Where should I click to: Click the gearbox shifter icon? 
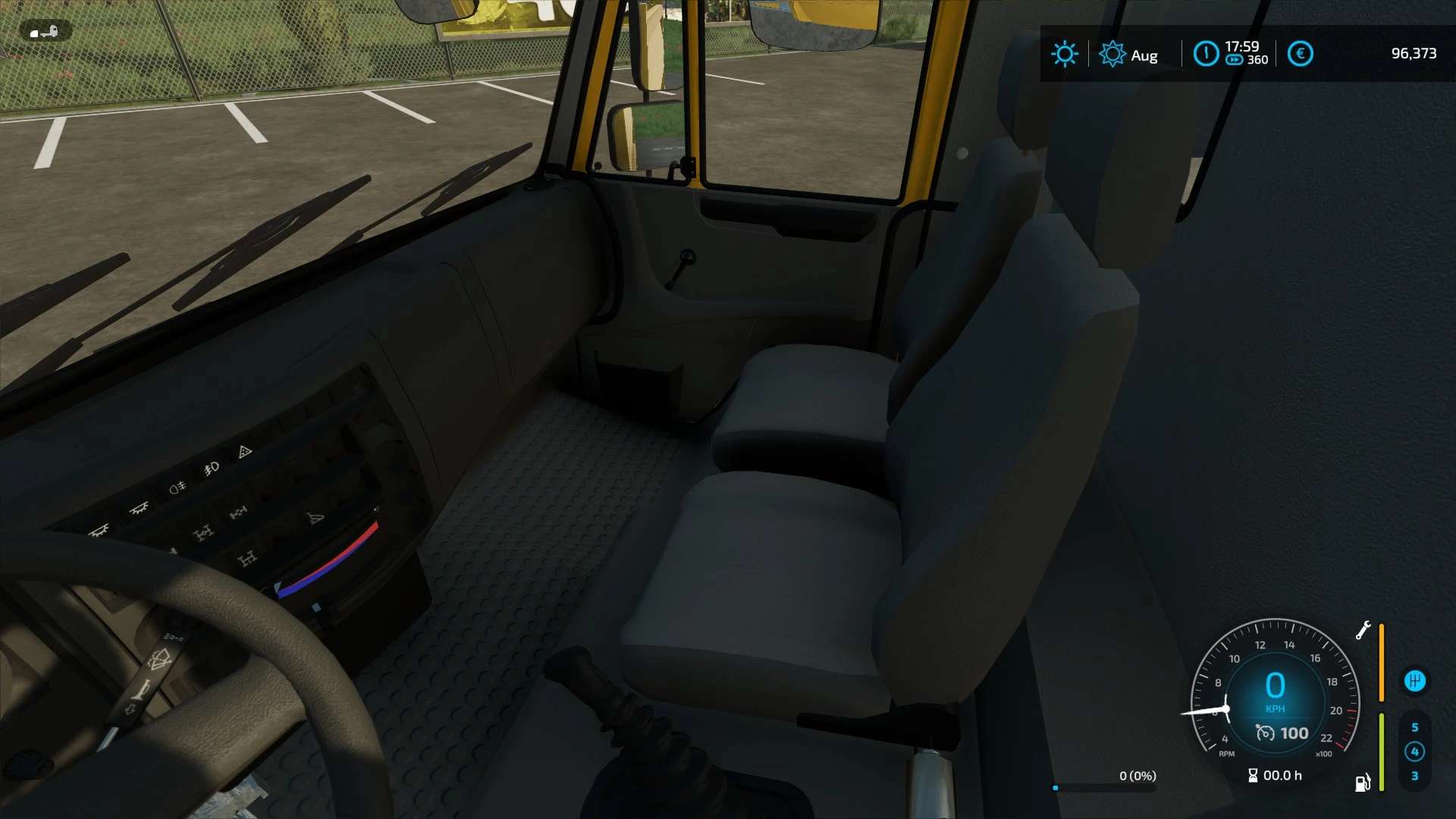click(x=1414, y=681)
